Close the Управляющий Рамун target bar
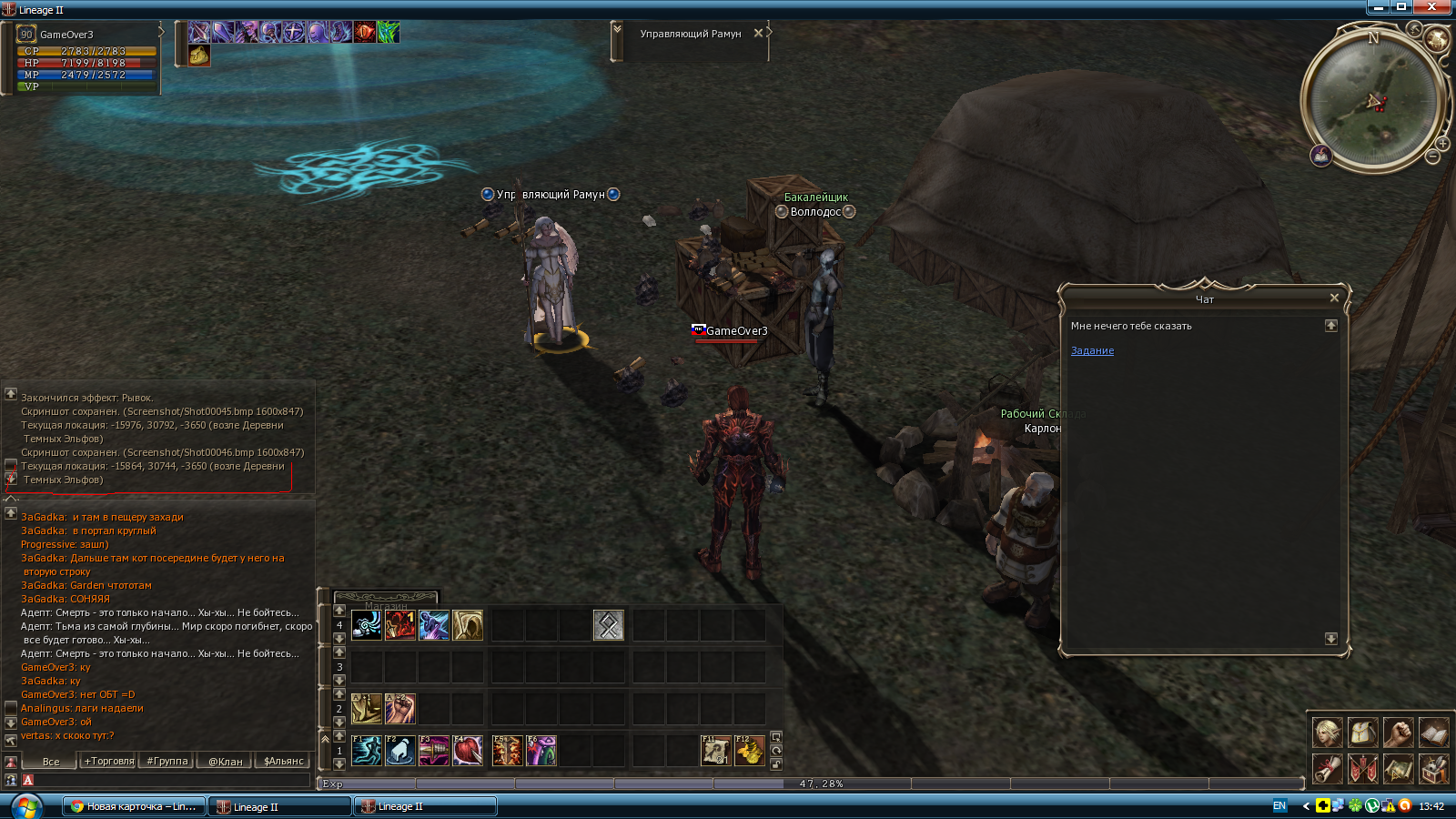 [758, 34]
